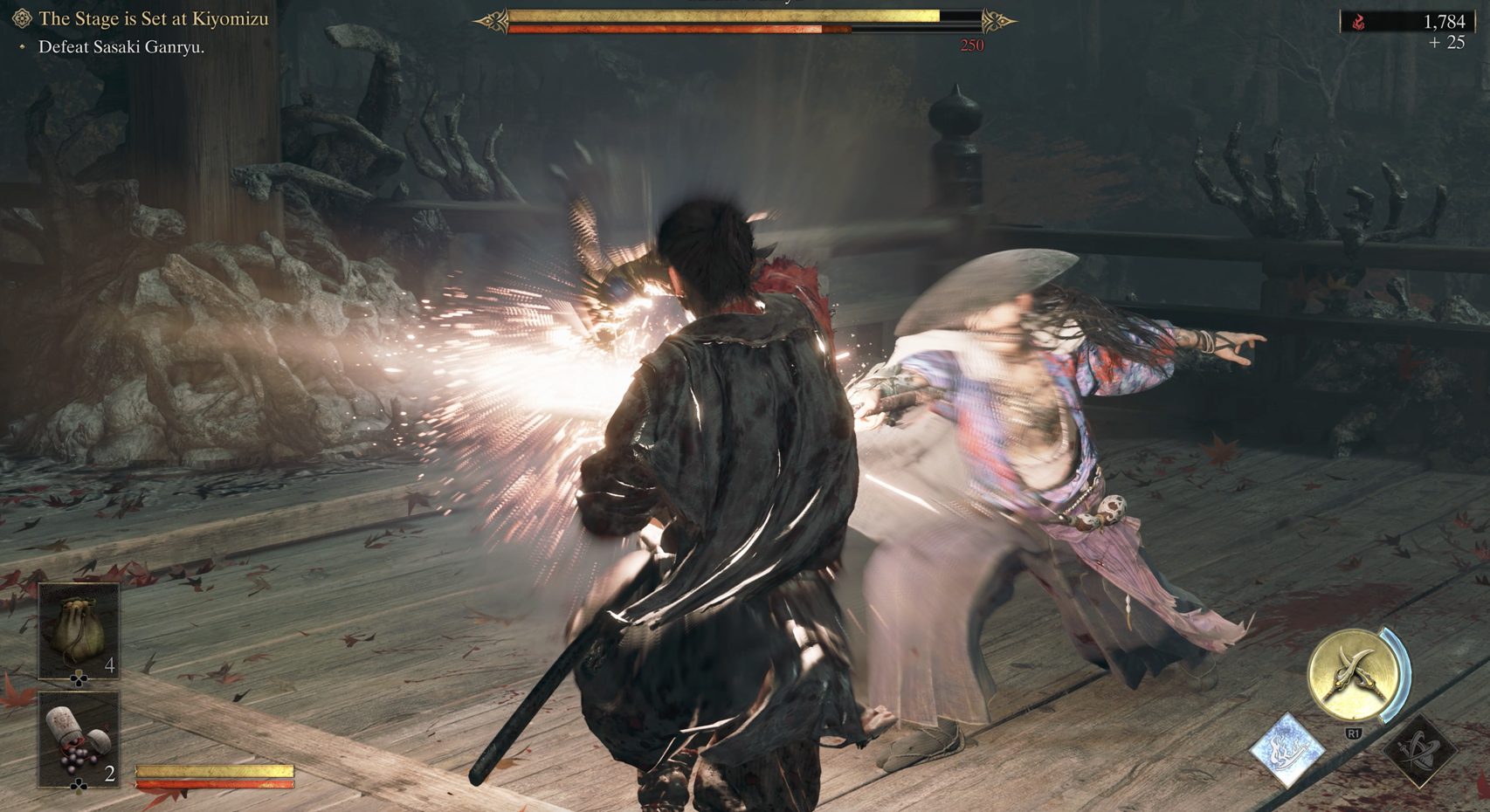The width and height of the screenshot is (1490, 812).
Task: Trigger the icy blue flaming sword skill
Action: tap(1287, 749)
